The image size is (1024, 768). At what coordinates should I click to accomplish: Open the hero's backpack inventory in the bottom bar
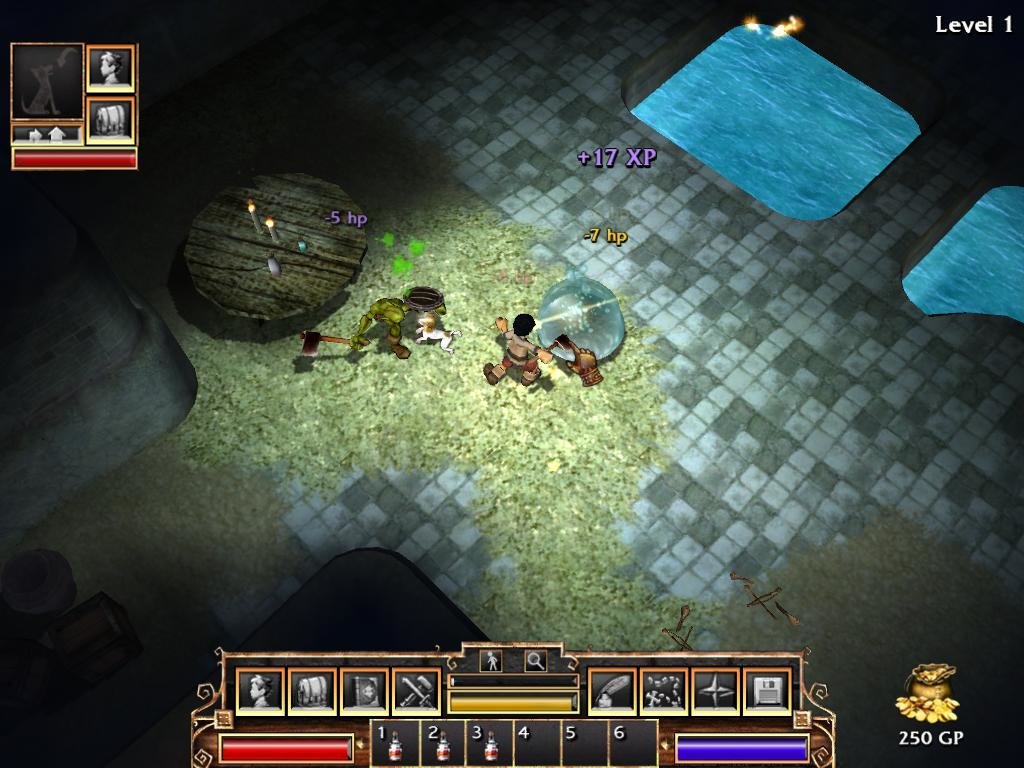pos(312,691)
